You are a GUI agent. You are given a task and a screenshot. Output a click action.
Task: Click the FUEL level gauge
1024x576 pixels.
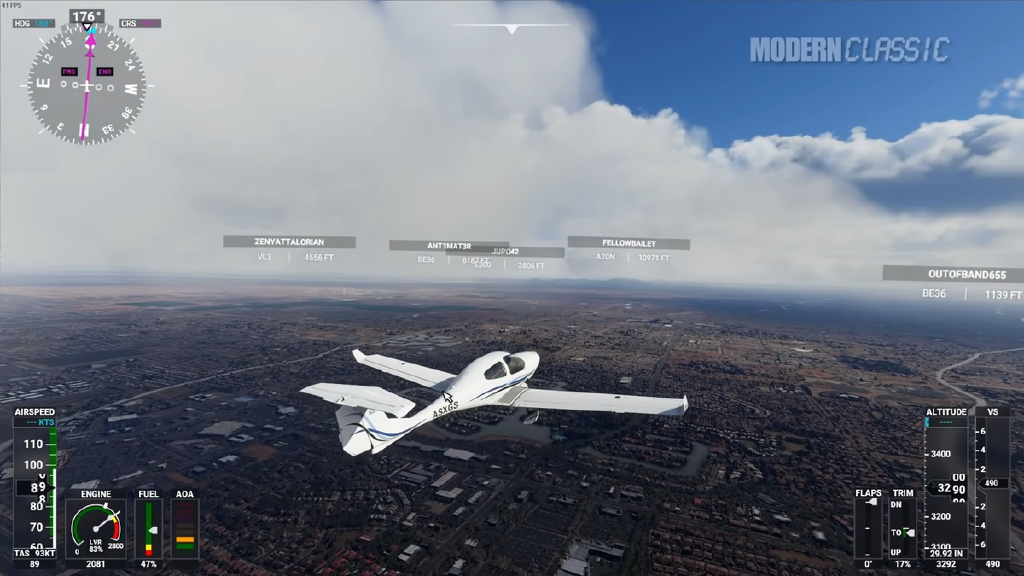click(x=148, y=528)
